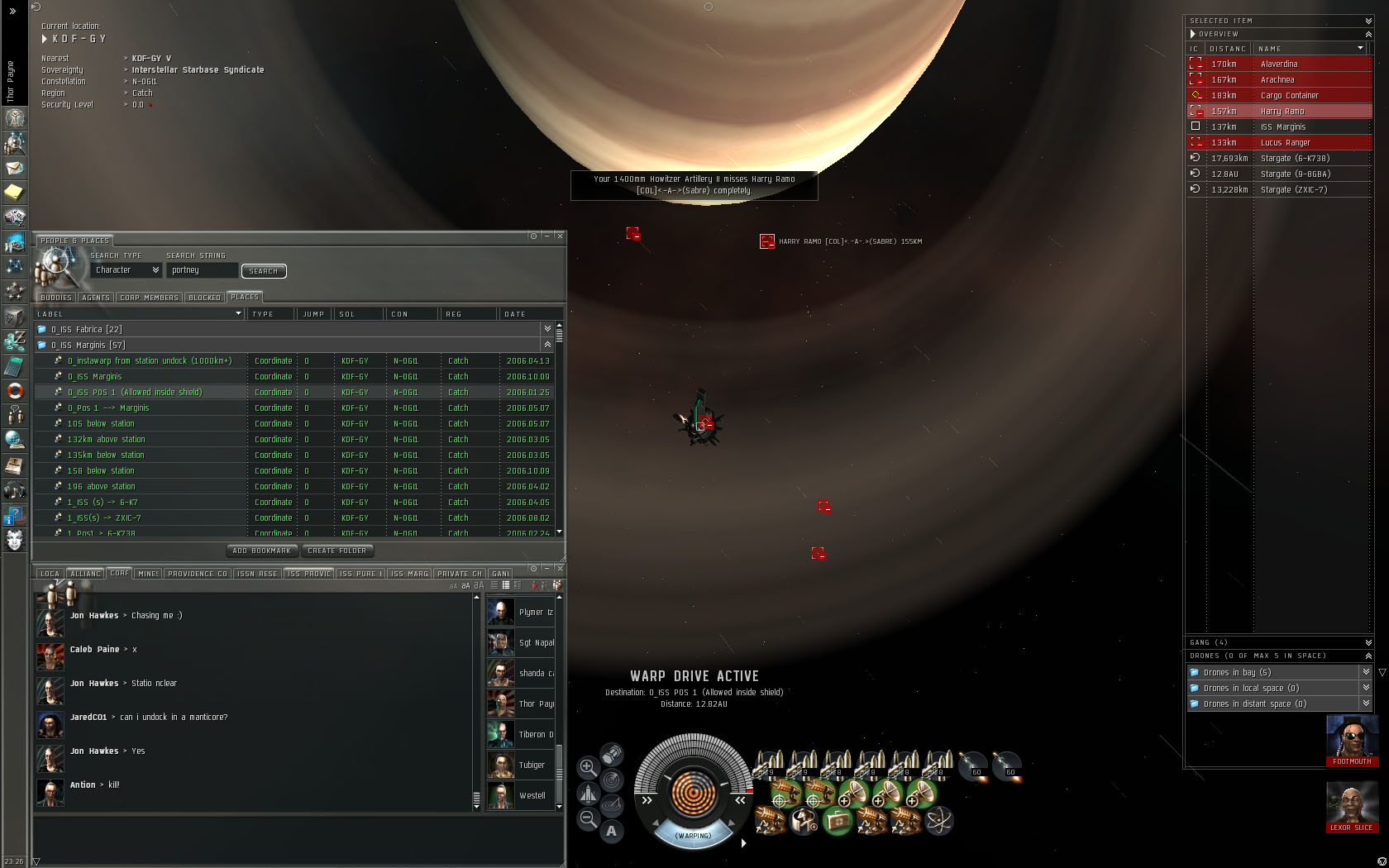Select Harry Ramo in the overview

coord(1282,112)
